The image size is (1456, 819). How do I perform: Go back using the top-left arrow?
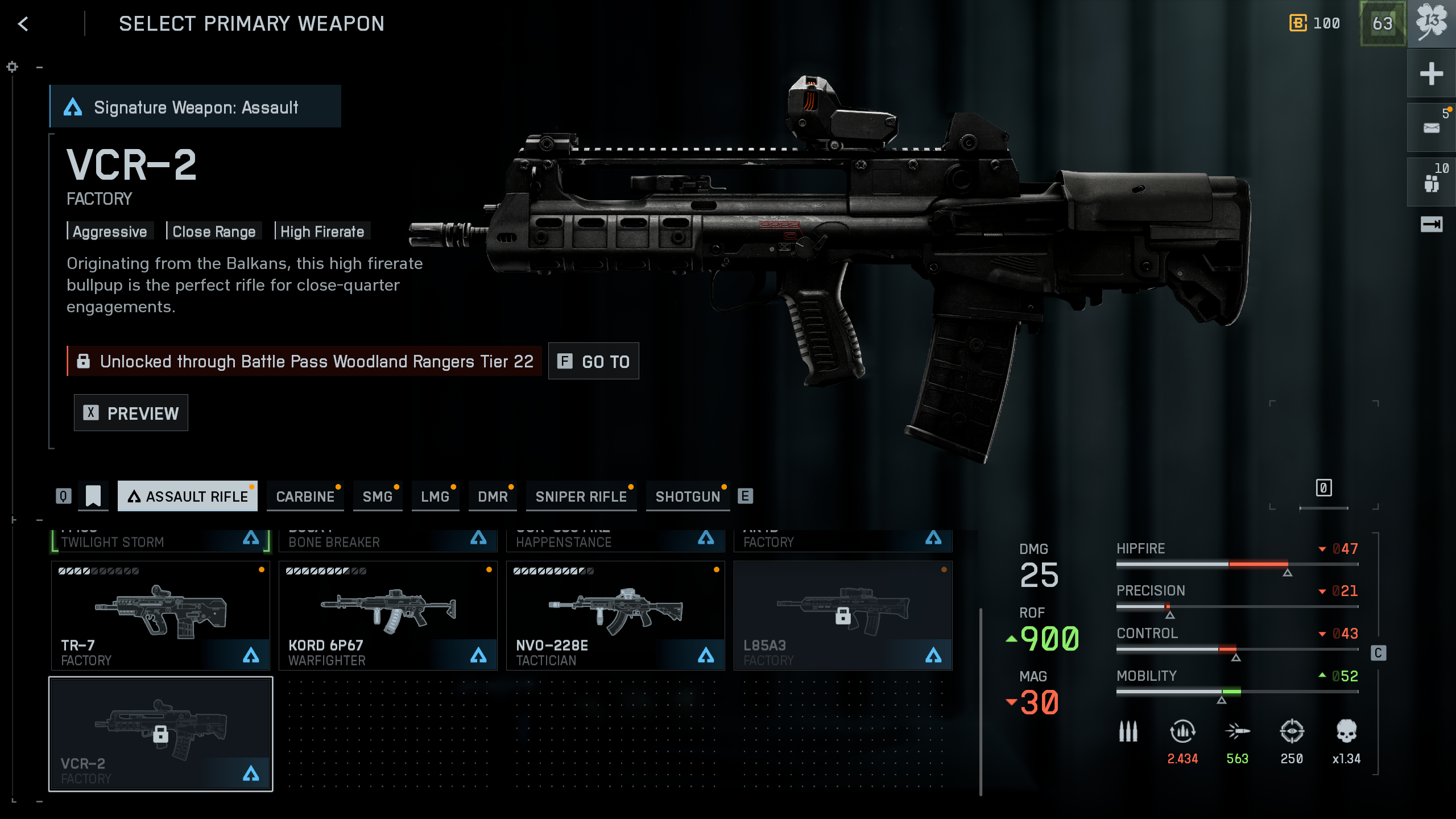click(x=23, y=24)
